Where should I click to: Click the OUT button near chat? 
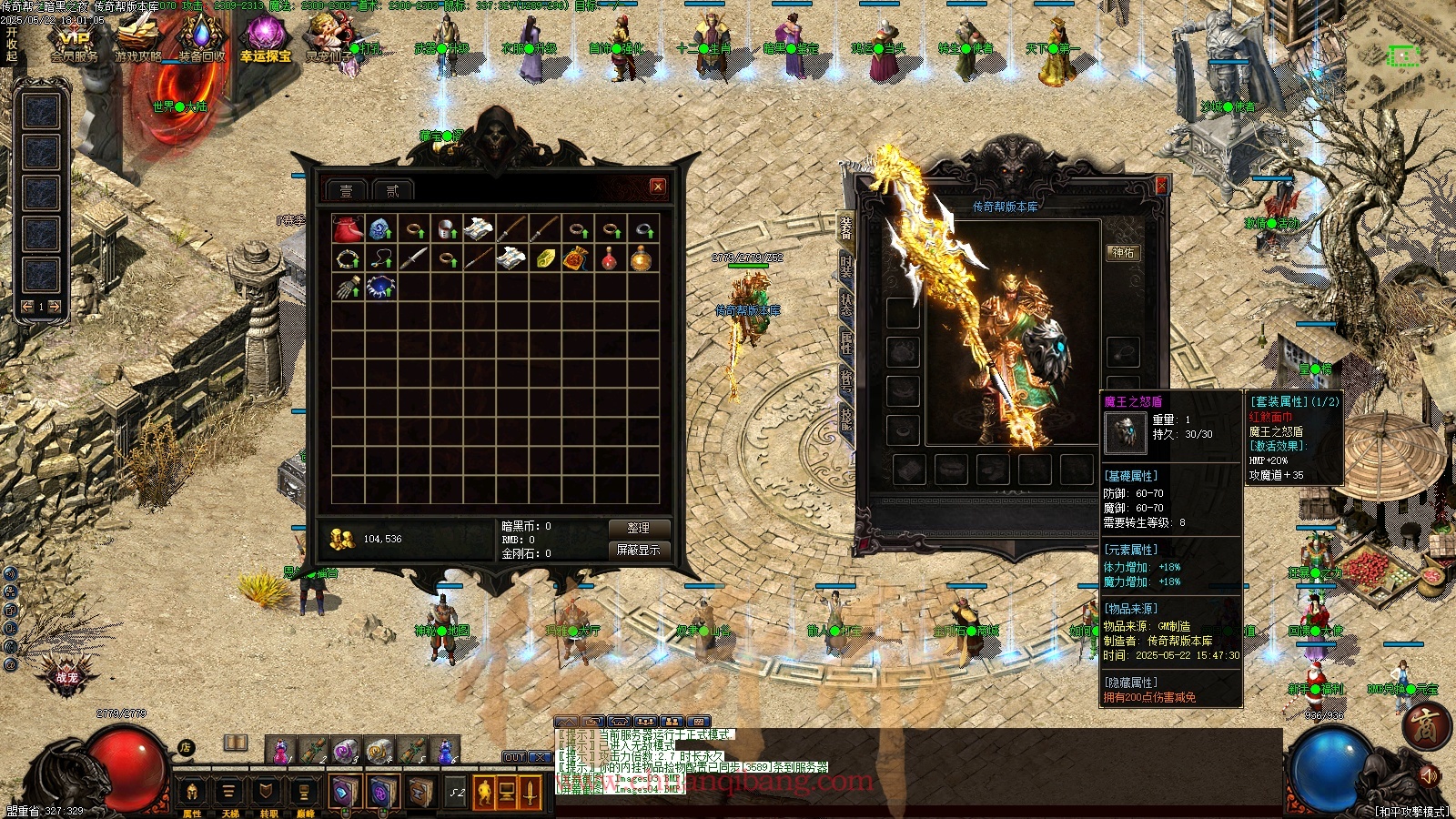(514, 757)
